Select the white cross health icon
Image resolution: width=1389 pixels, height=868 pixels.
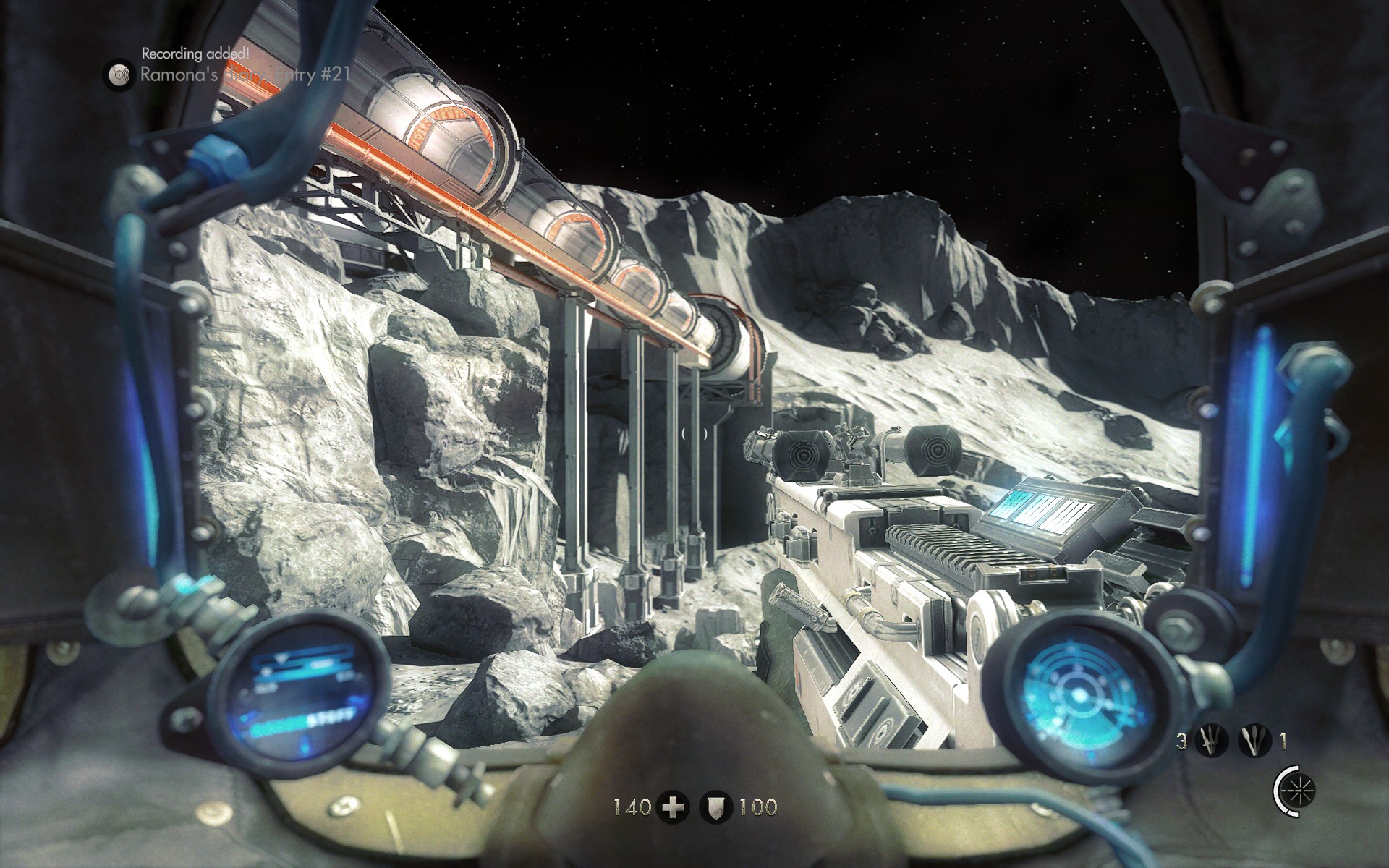click(x=673, y=807)
